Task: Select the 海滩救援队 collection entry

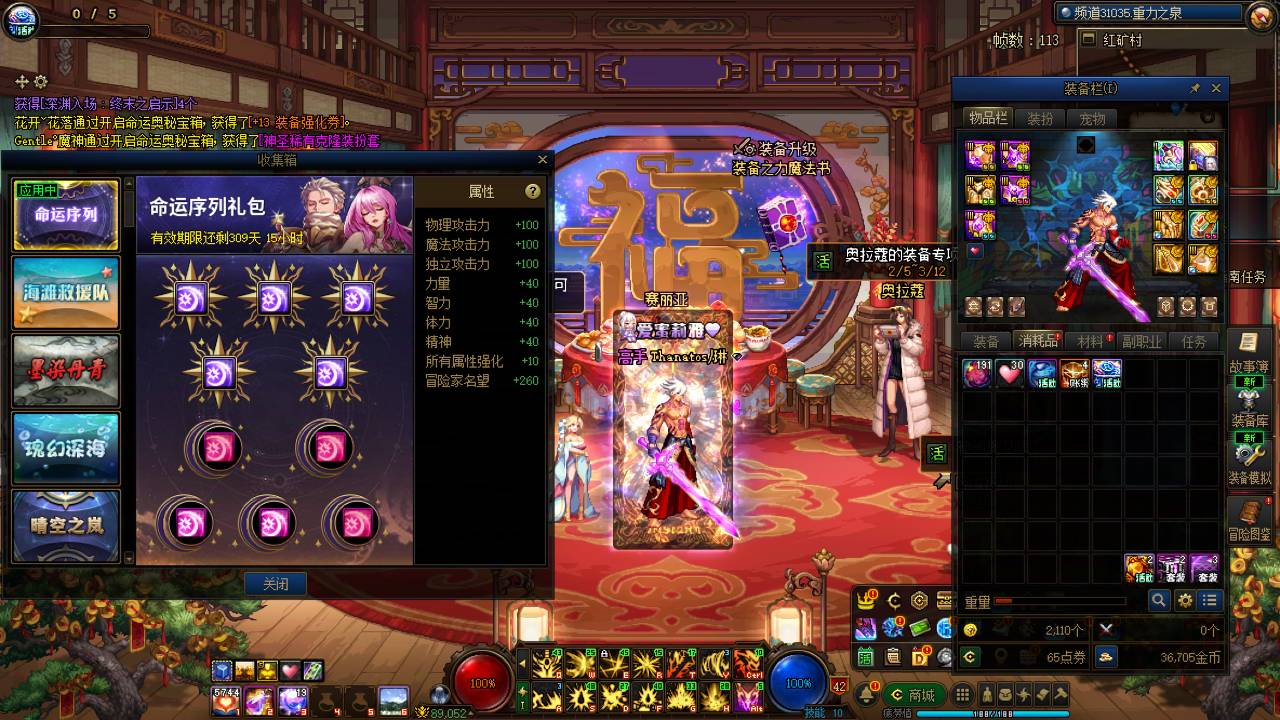Action: [x=66, y=292]
